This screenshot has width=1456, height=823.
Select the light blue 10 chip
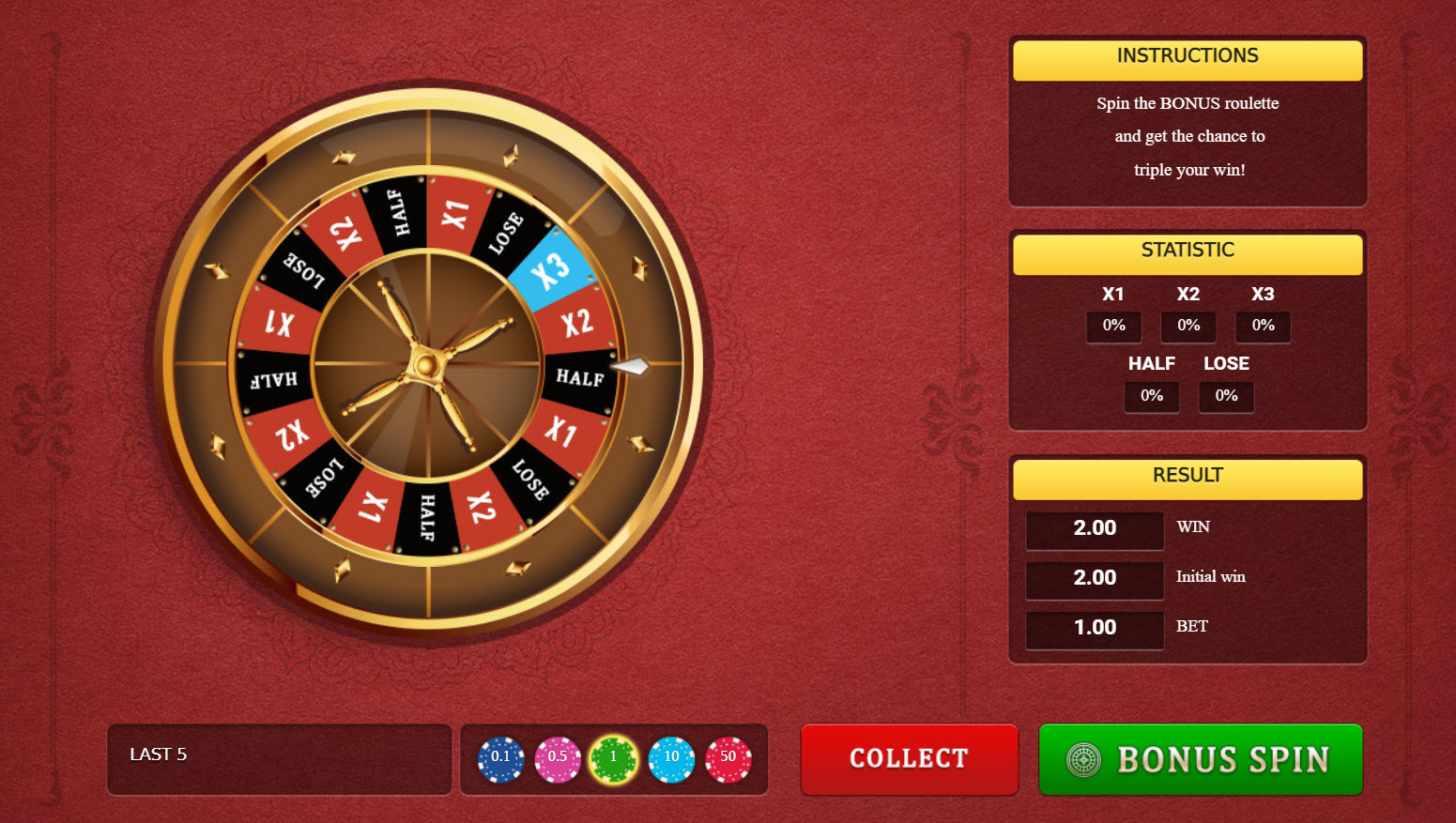(x=671, y=758)
